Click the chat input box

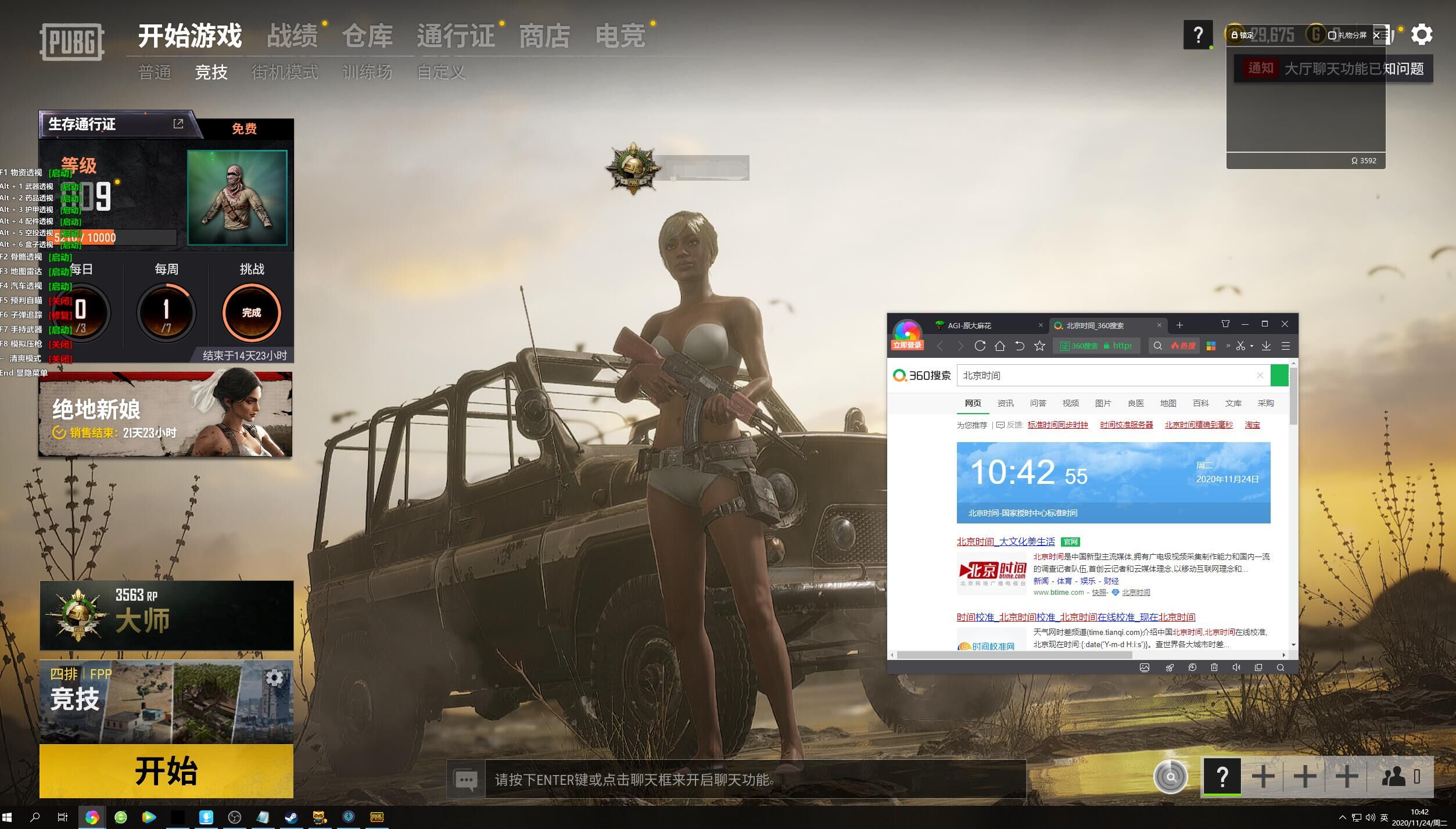754,780
